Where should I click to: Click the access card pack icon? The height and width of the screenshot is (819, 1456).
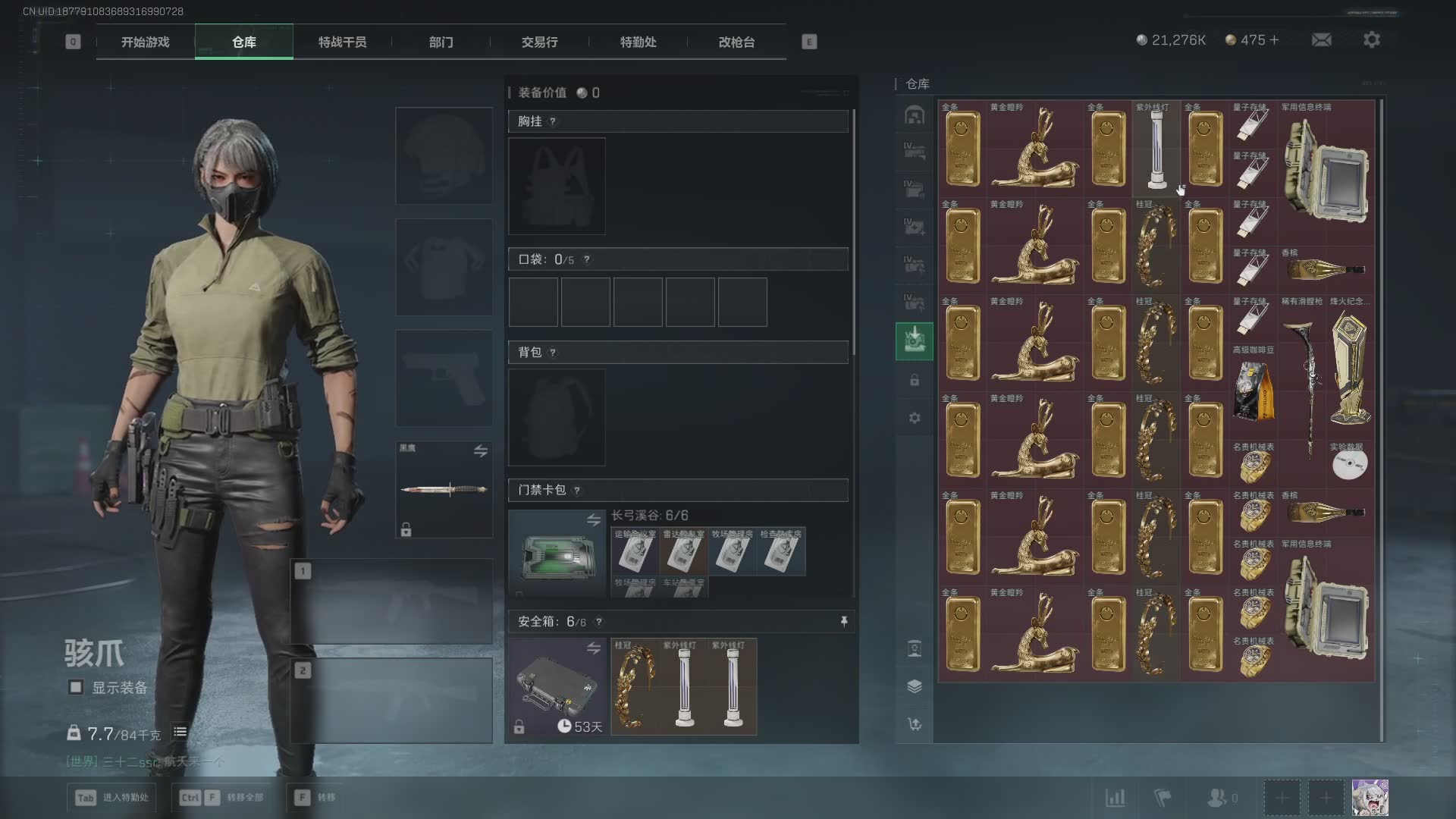(x=557, y=554)
